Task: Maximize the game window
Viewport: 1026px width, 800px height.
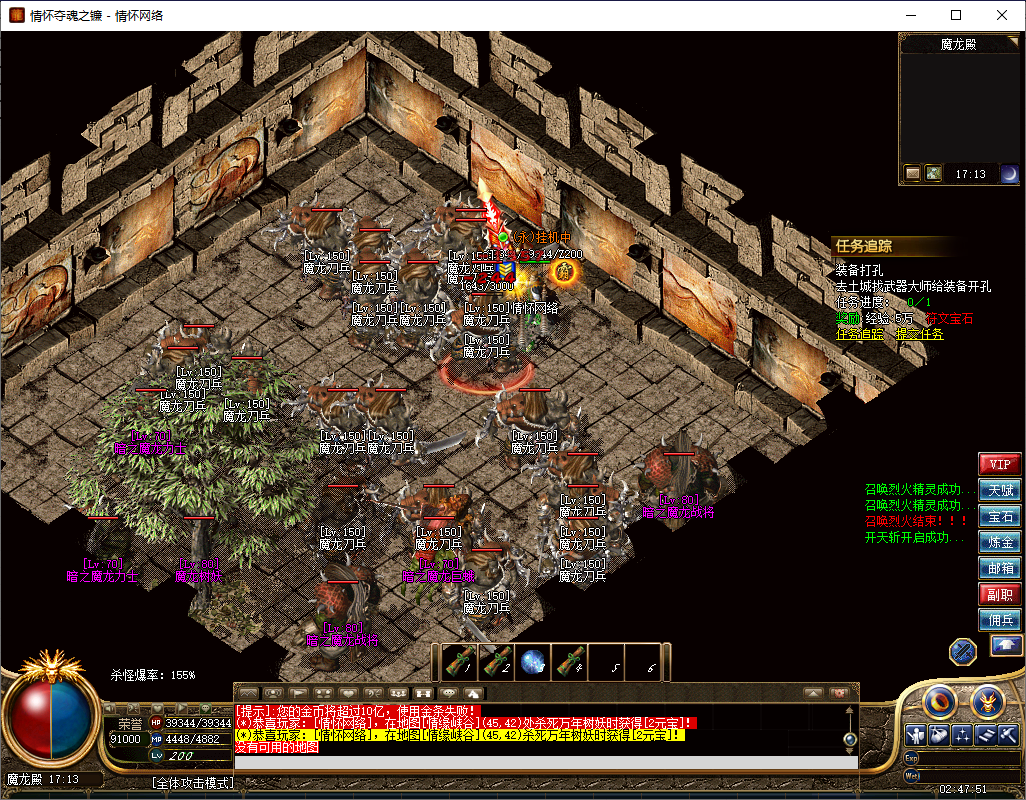Action: click(956, 15)
